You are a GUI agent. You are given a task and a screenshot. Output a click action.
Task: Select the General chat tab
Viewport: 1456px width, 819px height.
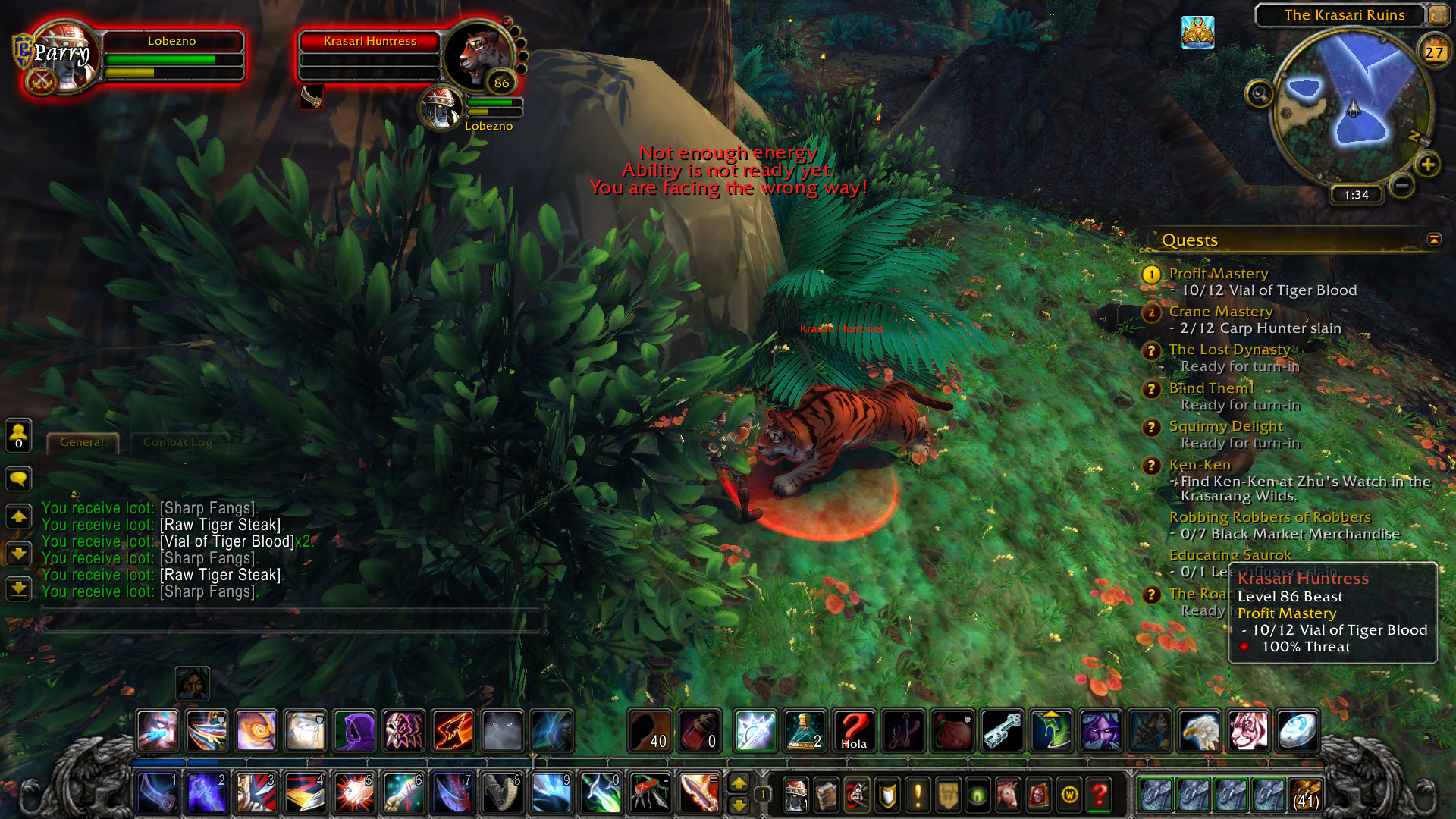[x=82, y=442]
